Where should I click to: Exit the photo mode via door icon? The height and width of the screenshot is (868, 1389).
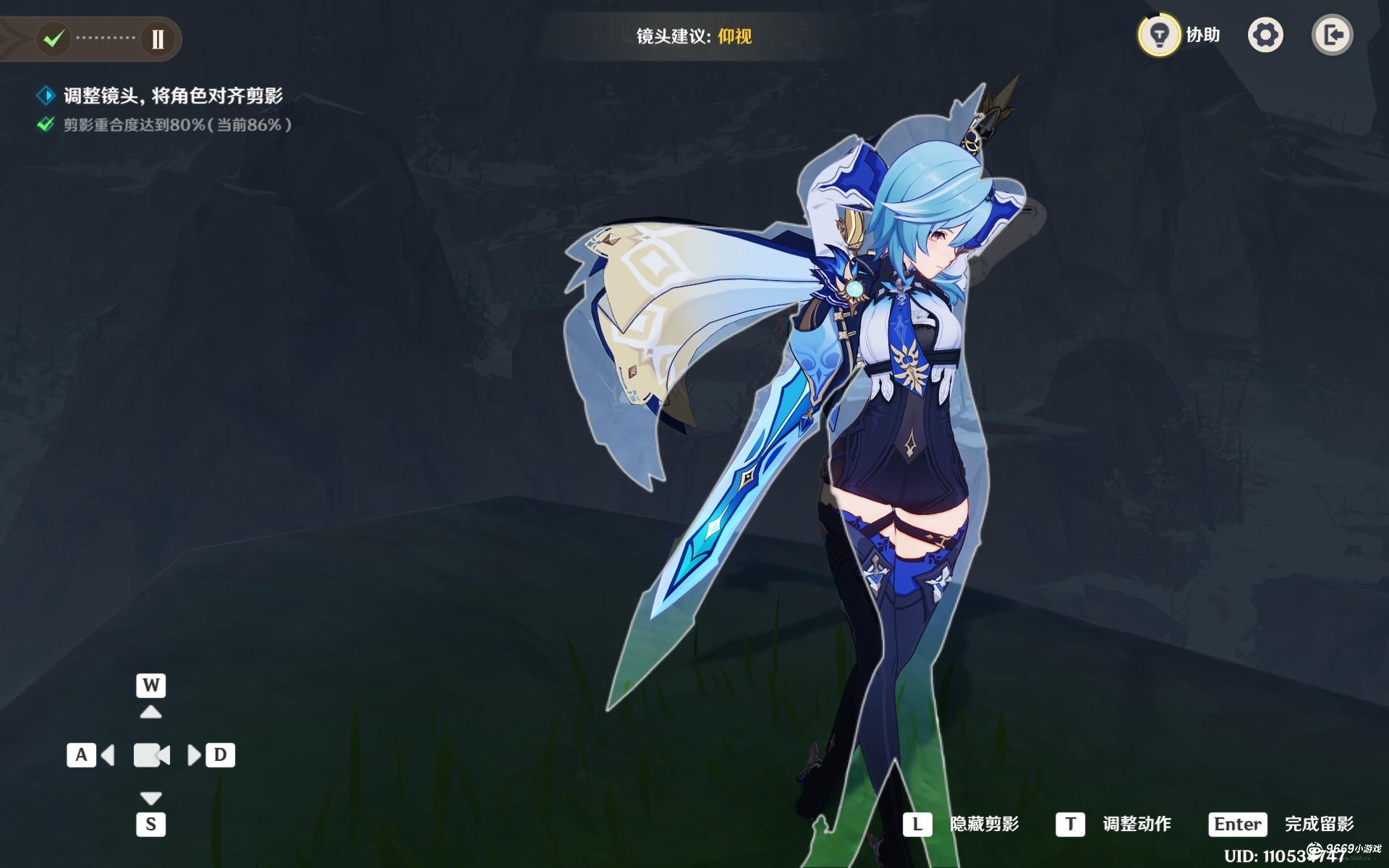pyautogui.click(x=1332, y=35)
